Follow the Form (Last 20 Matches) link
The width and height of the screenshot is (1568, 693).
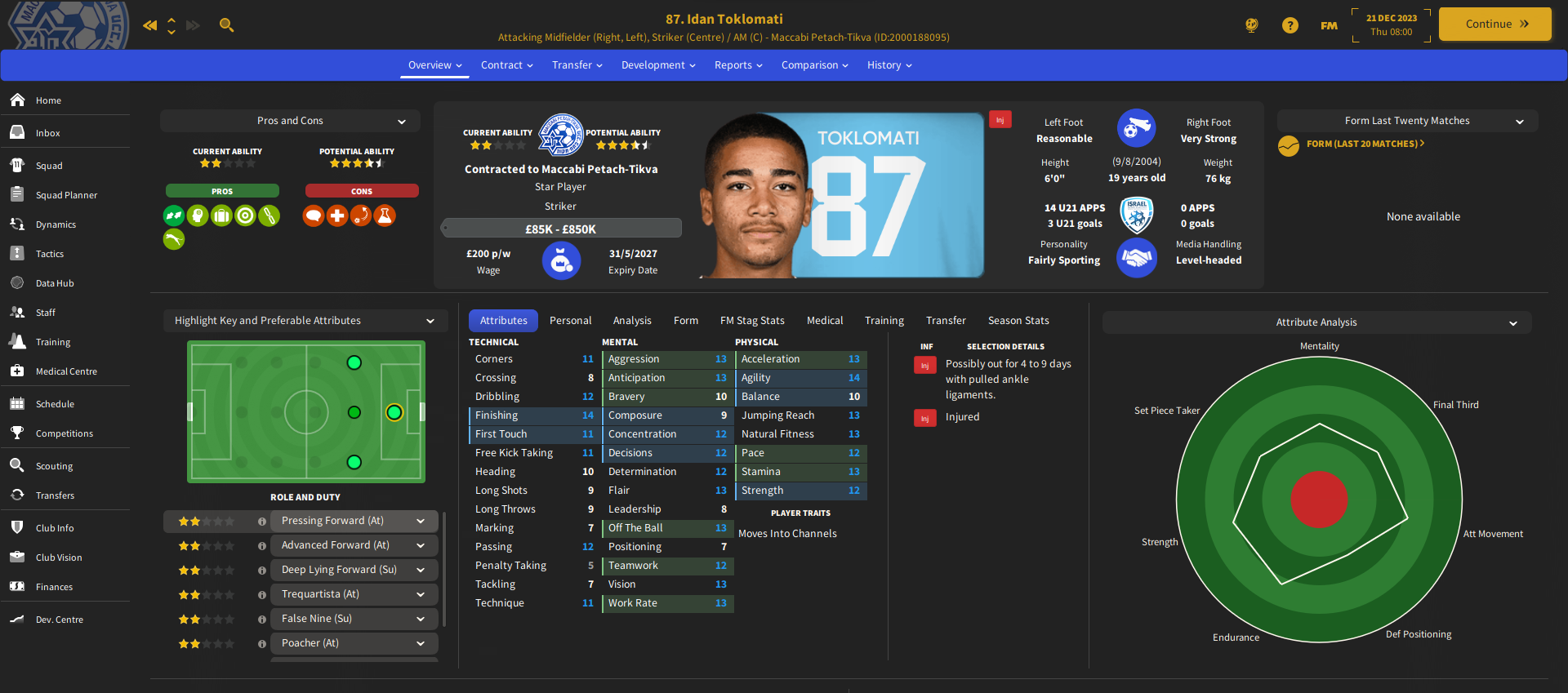1365,144
